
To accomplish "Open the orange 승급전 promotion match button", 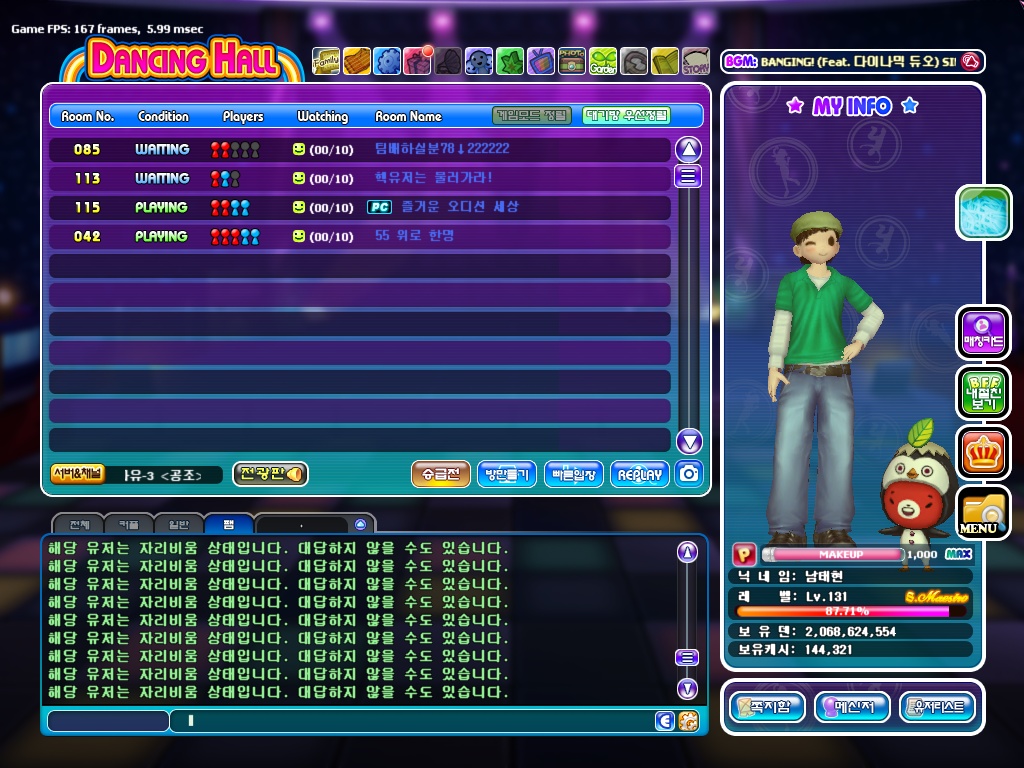I will [441, 474].
